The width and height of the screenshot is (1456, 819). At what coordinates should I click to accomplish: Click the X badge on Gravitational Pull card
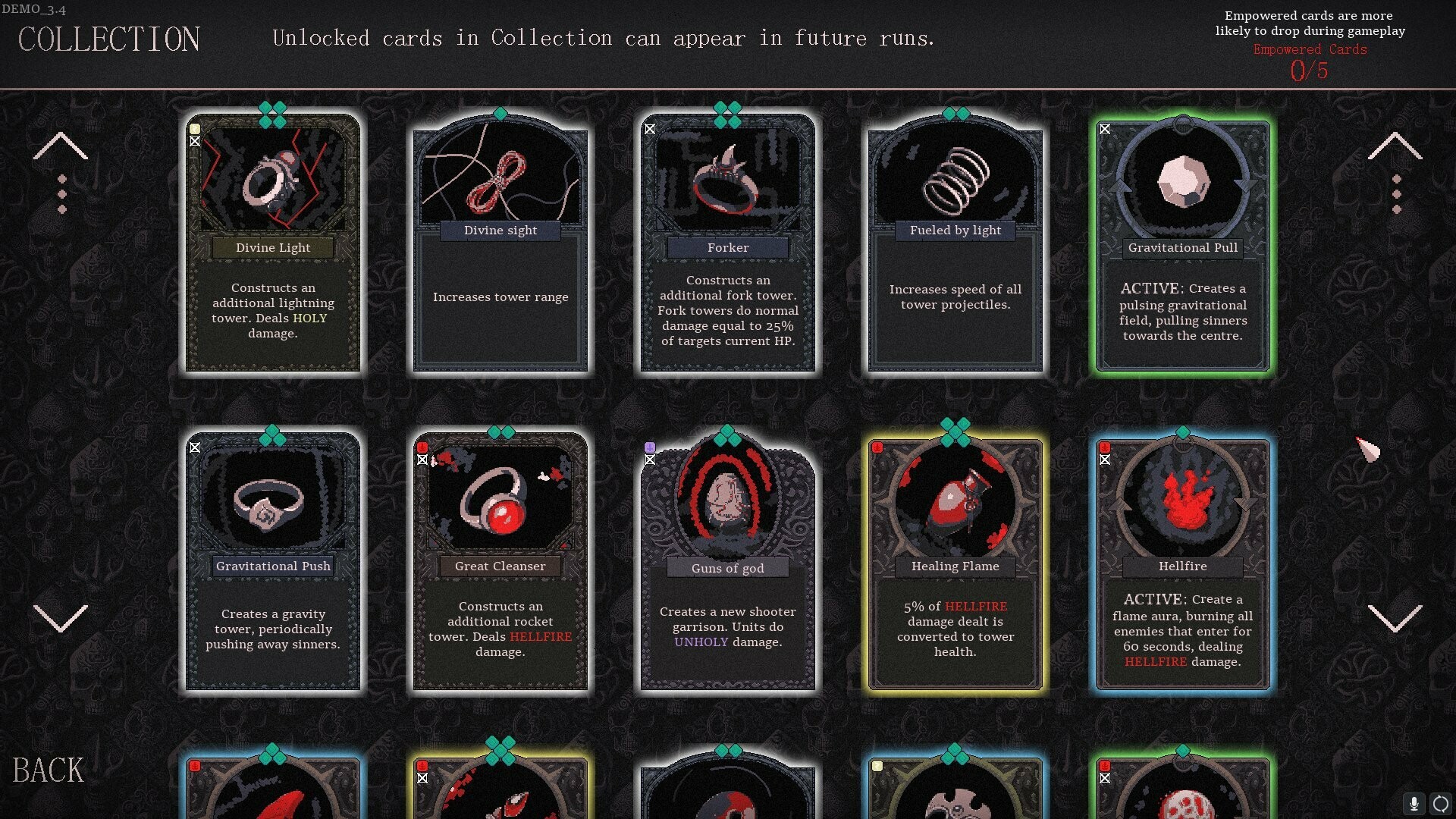click(1106, 130)
